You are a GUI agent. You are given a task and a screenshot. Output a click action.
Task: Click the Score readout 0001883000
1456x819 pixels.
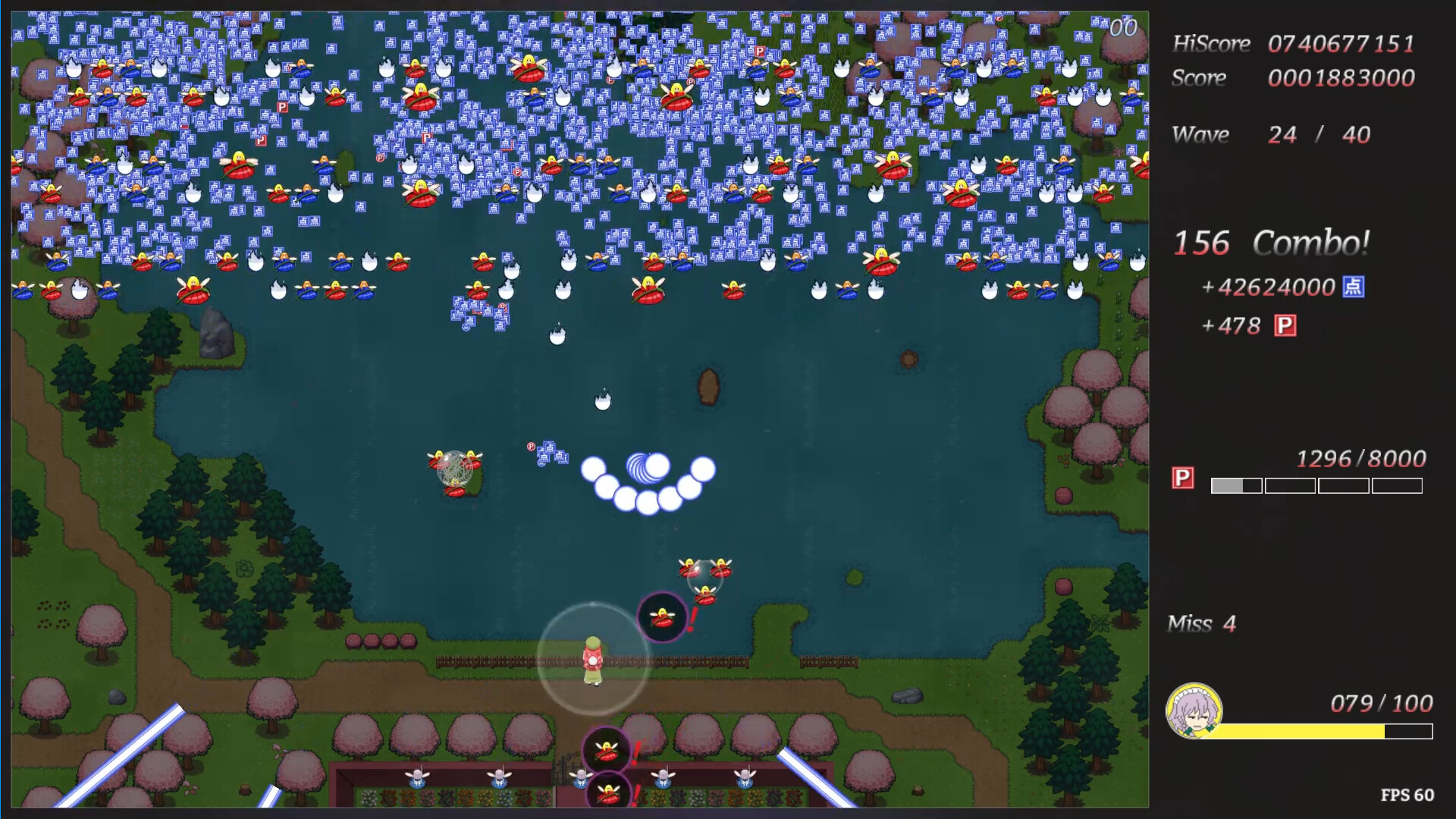1341,77
